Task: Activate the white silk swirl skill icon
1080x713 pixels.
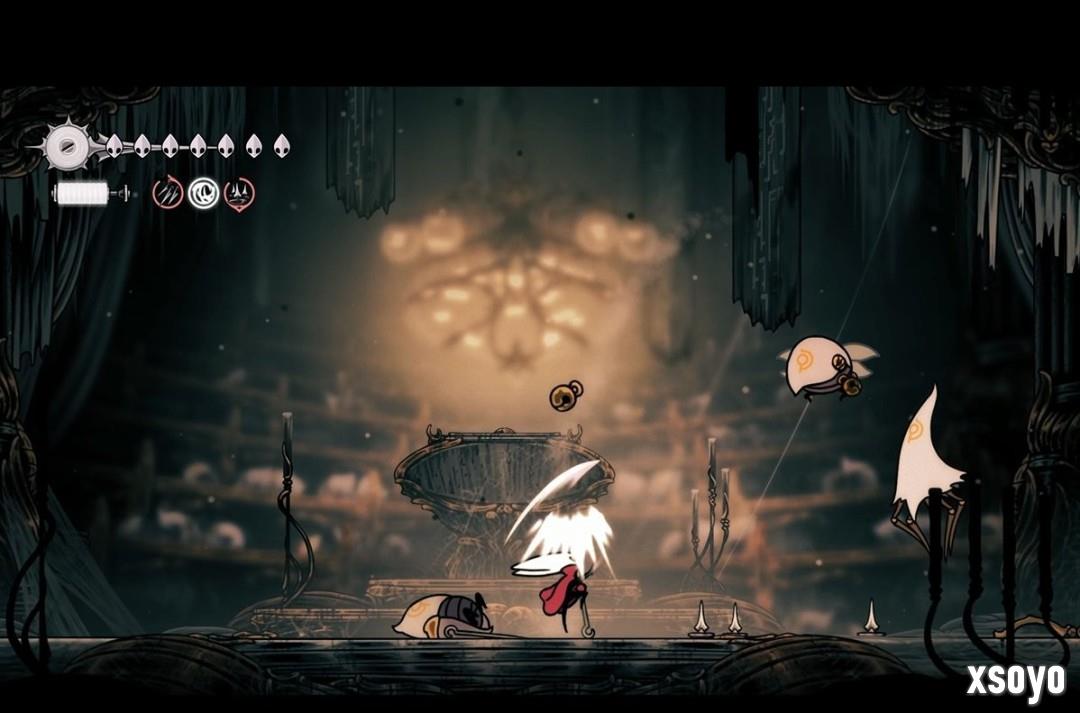Action: point(203,193)
